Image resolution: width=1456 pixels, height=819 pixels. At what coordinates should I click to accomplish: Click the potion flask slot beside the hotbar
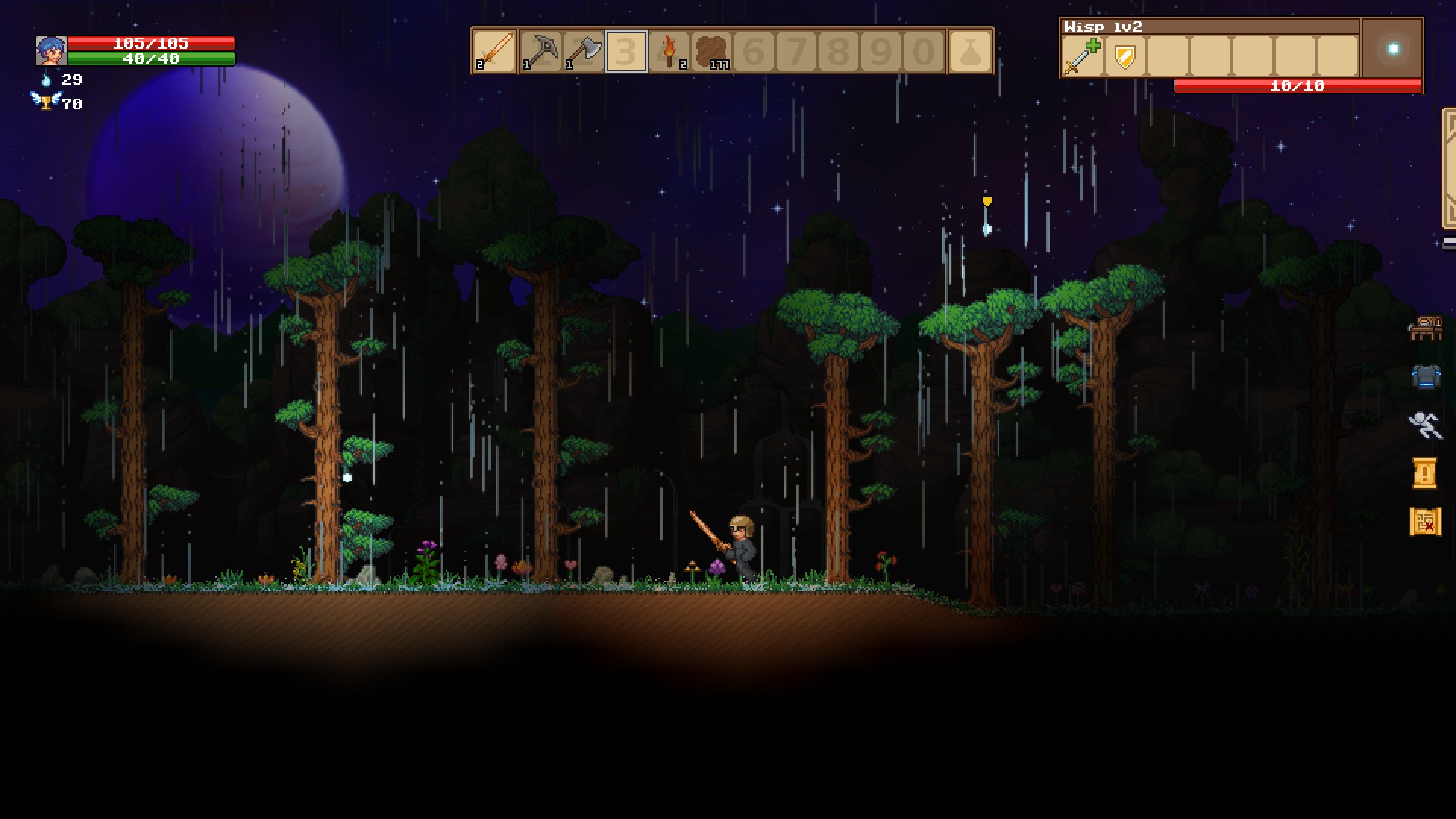point(972,52)
